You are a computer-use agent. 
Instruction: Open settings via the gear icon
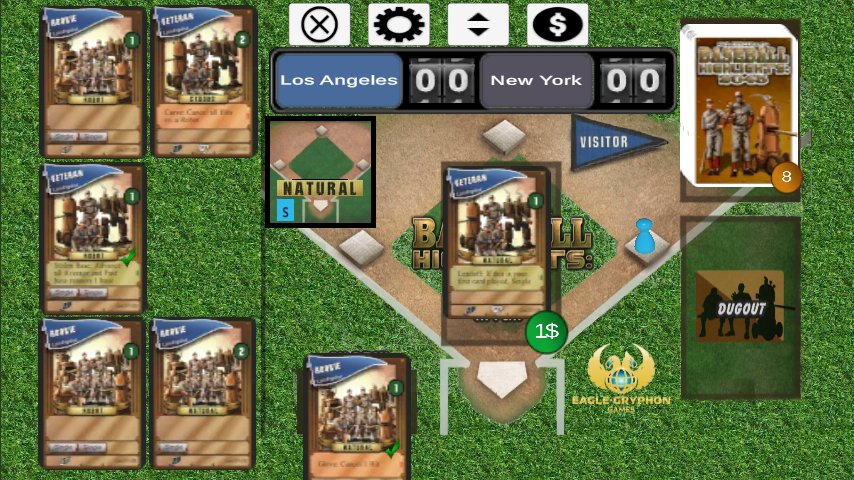pyautogui.click(x=398, y=24)
